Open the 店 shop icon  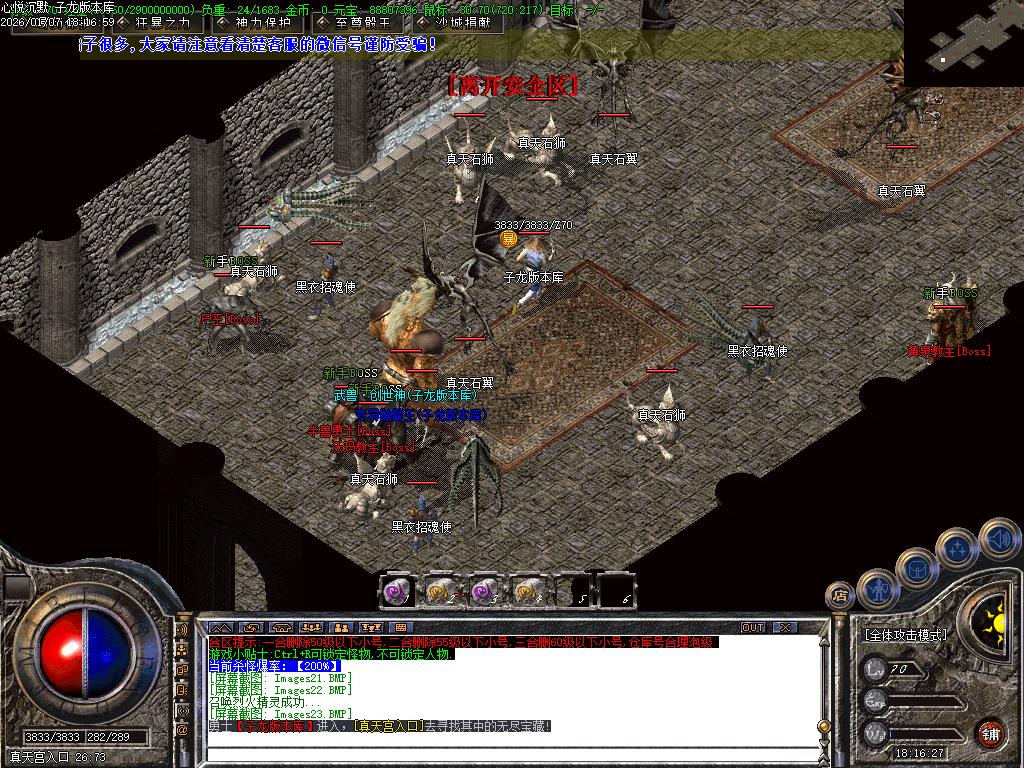[840, 596]
